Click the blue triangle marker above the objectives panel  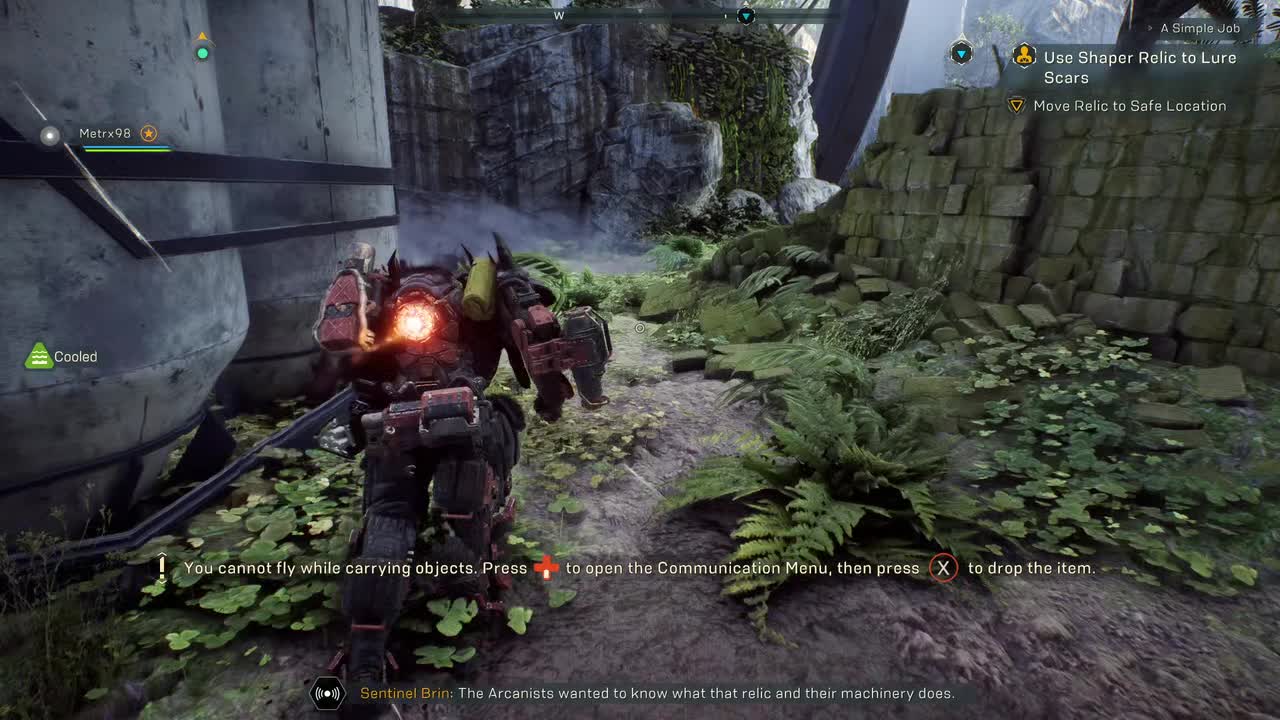click(x=961, y=52)
